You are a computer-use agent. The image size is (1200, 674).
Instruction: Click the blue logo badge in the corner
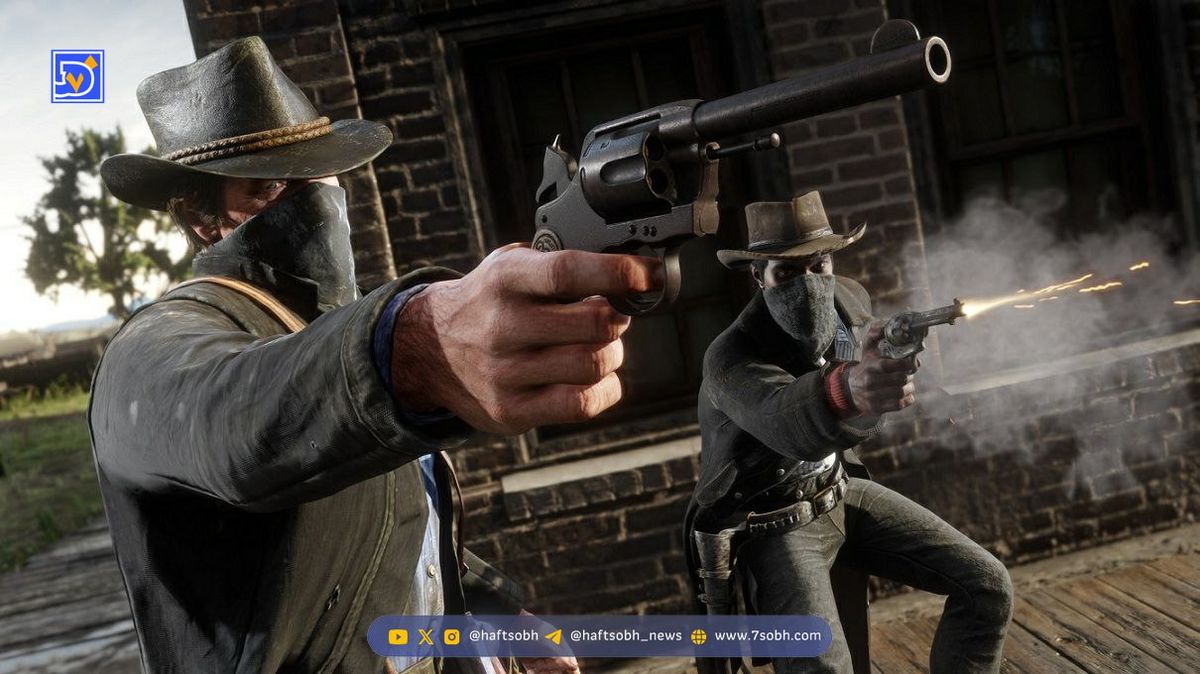click(x=78, y=77)
